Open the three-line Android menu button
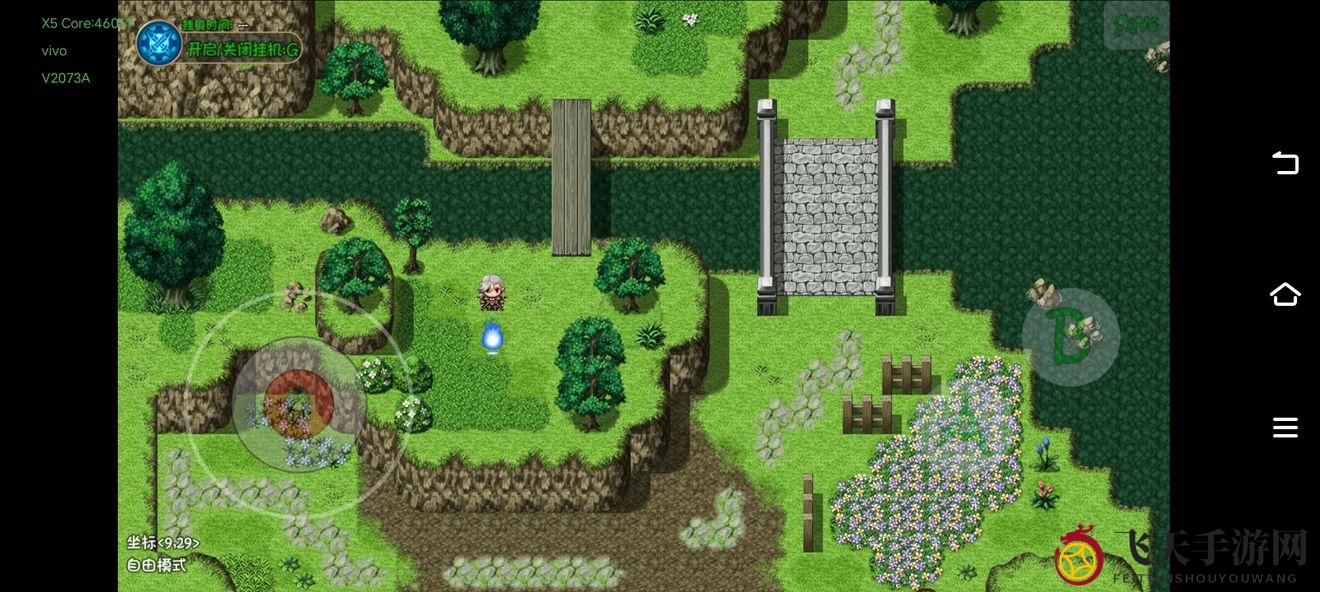This screenshot has width=1320, height=592. [1285, 428]
